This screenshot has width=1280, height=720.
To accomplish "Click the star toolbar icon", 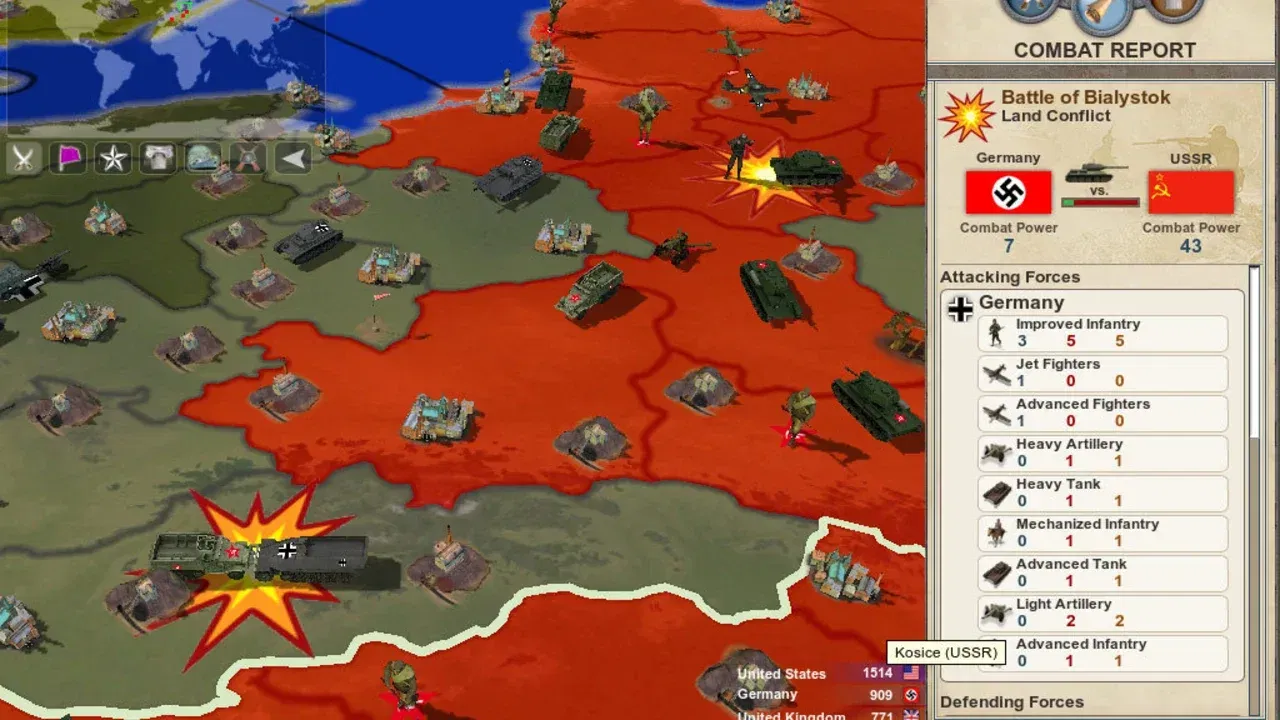I will (x=112, y=157).
